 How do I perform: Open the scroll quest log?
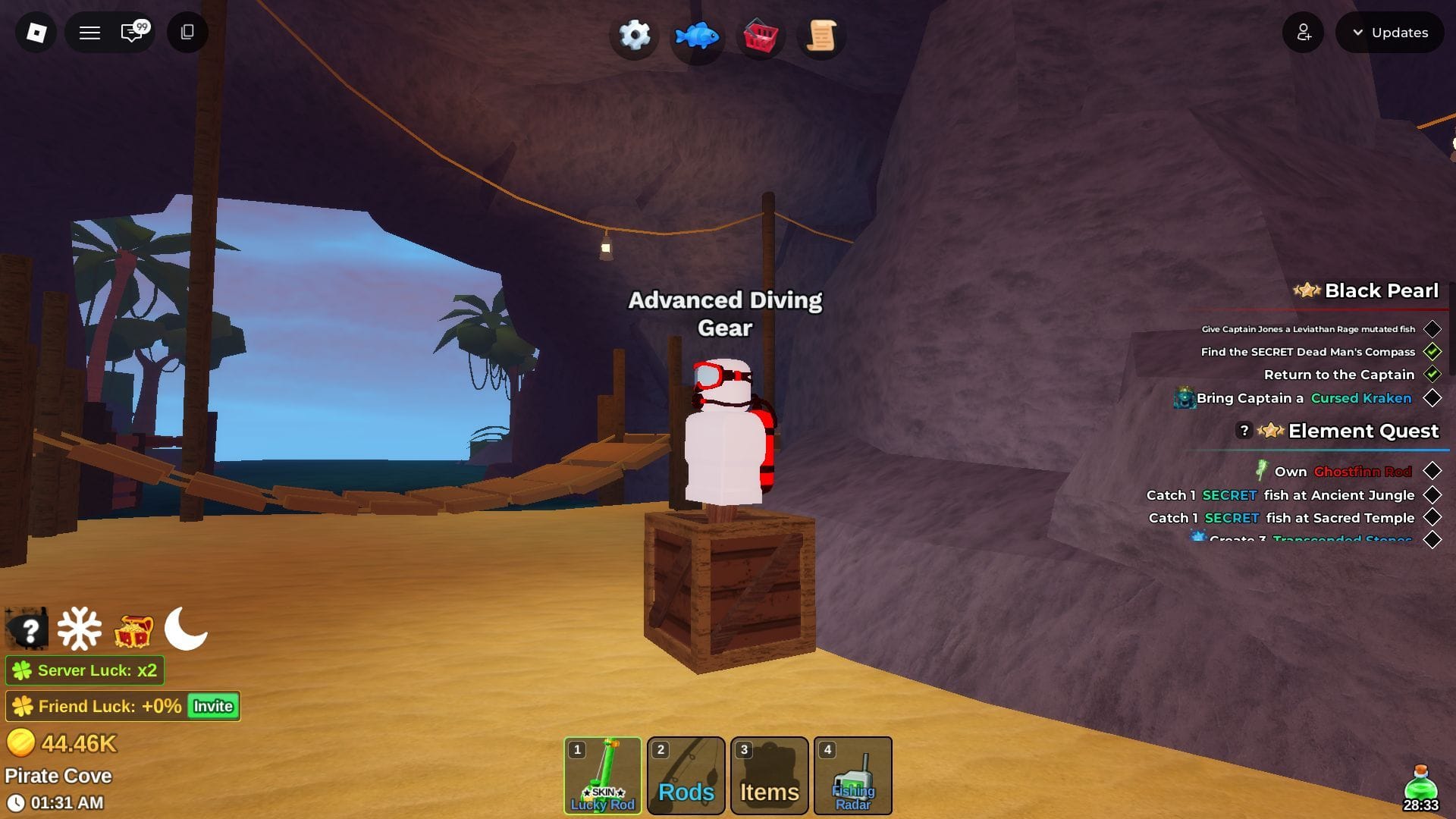tap(821, 36)
